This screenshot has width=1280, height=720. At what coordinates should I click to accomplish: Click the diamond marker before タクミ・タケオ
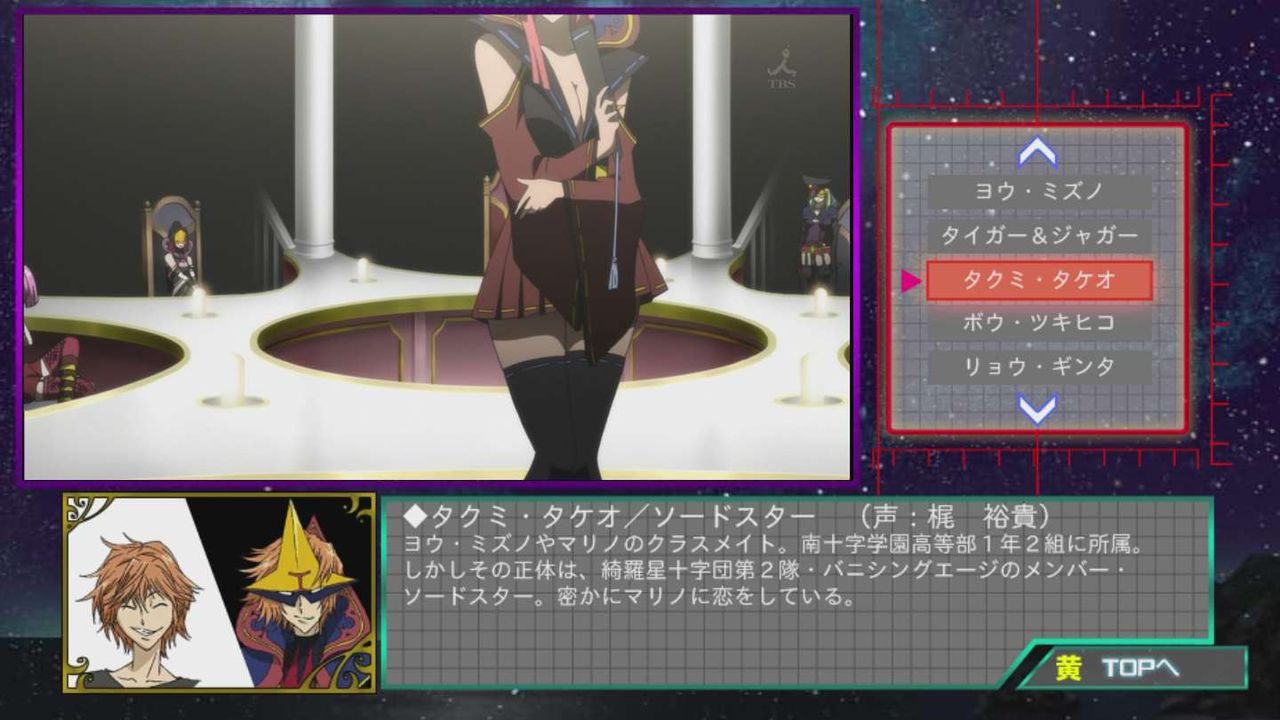[417, 517]
